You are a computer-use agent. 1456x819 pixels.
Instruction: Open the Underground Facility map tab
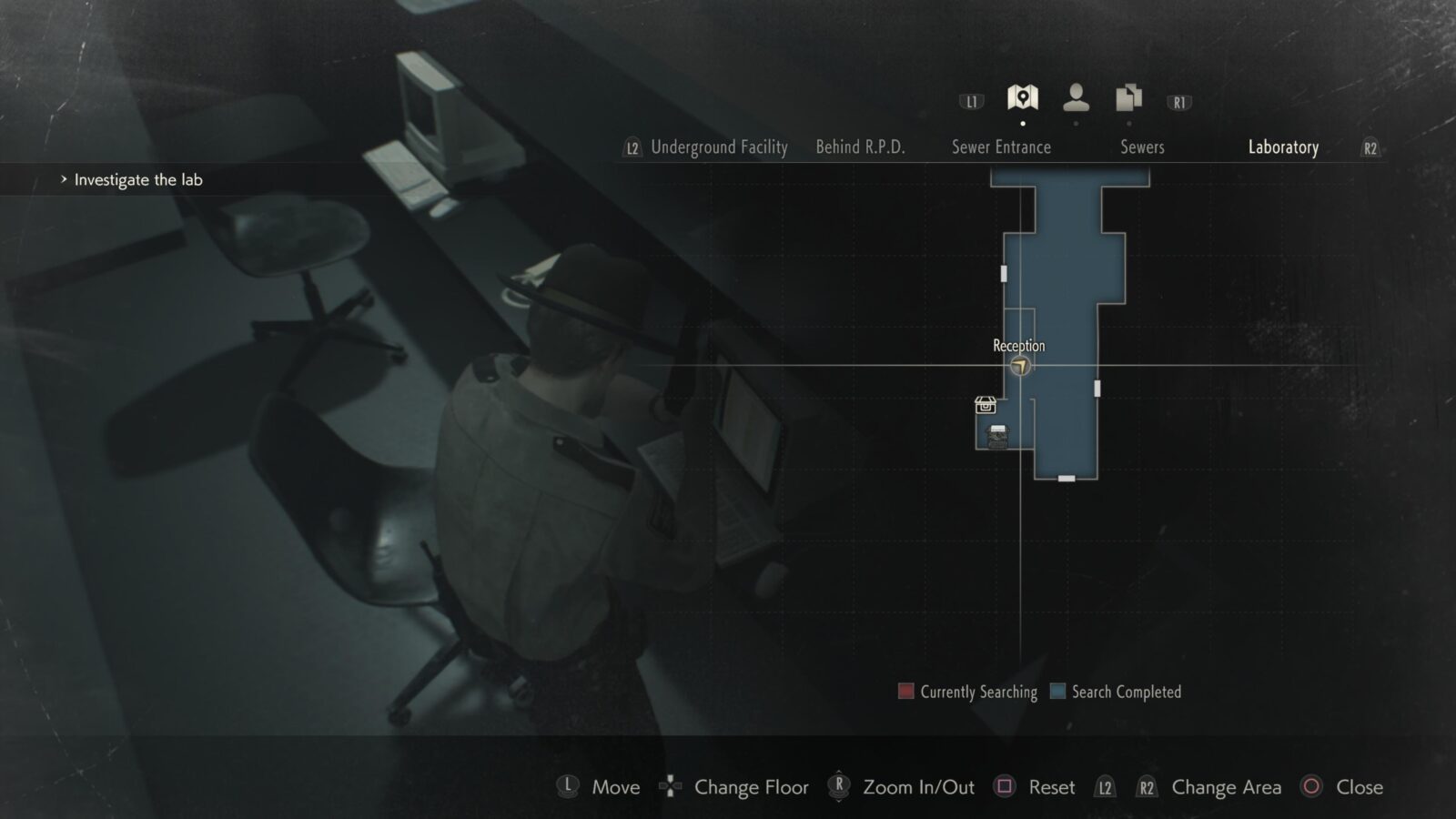pos(719,147)
